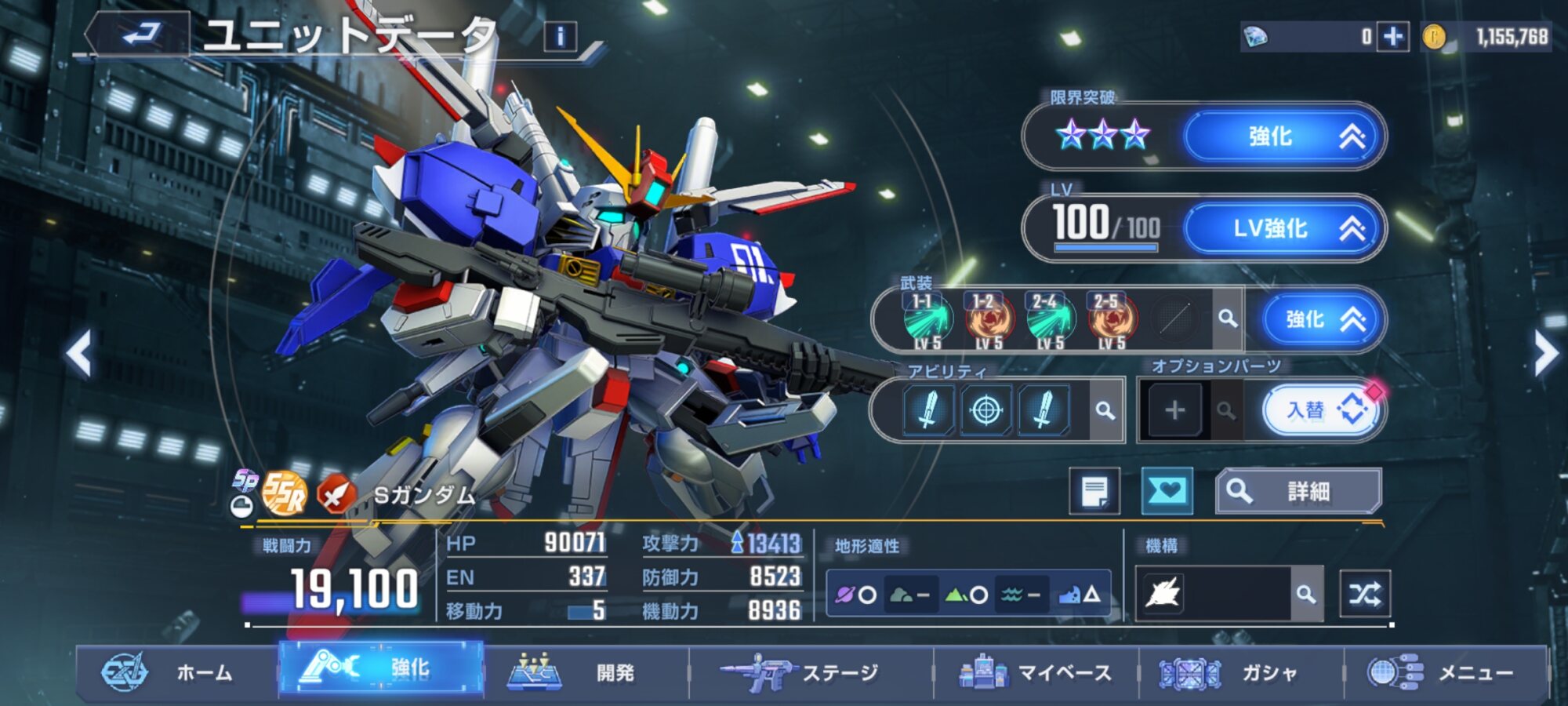
Task: Add an option part in the plus slot
Action: pyautogui.click(x=1174, y=410)
